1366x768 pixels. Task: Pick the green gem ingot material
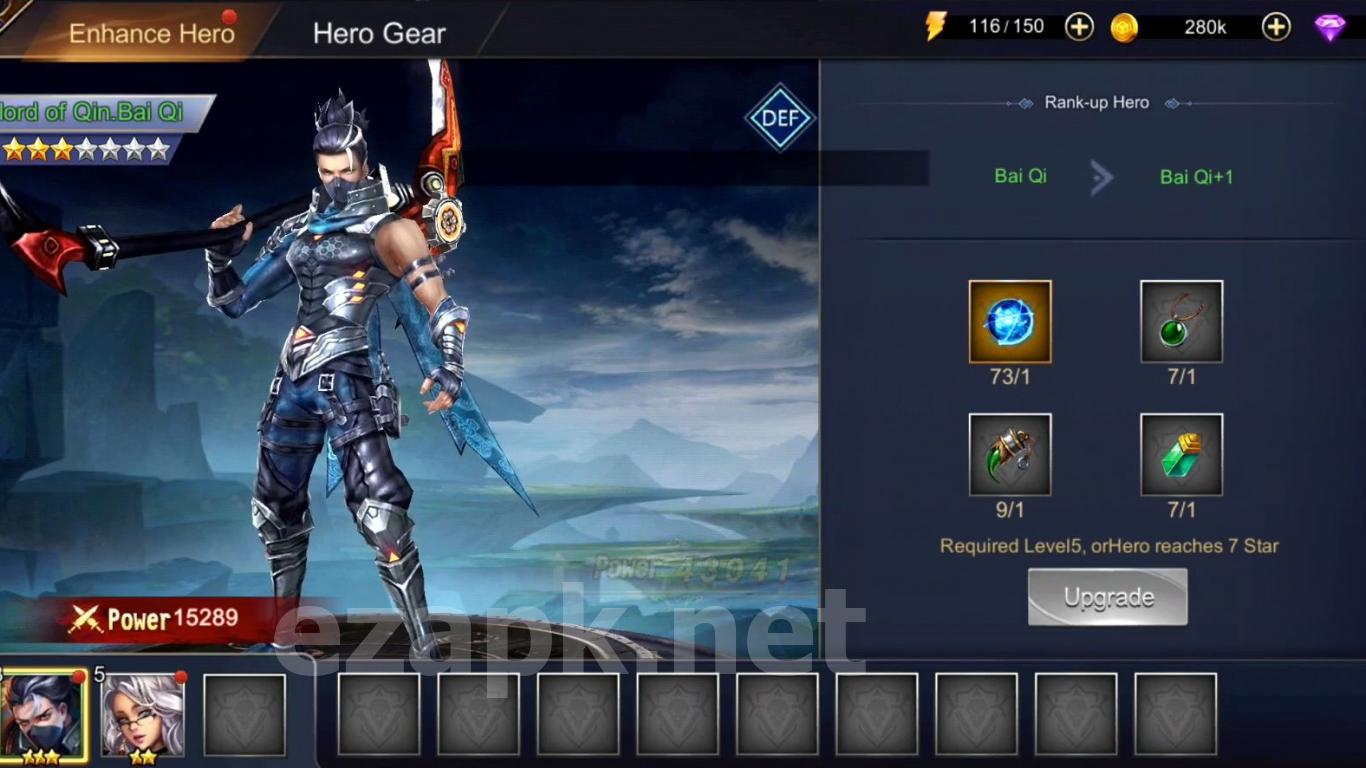pos(1181,455)
